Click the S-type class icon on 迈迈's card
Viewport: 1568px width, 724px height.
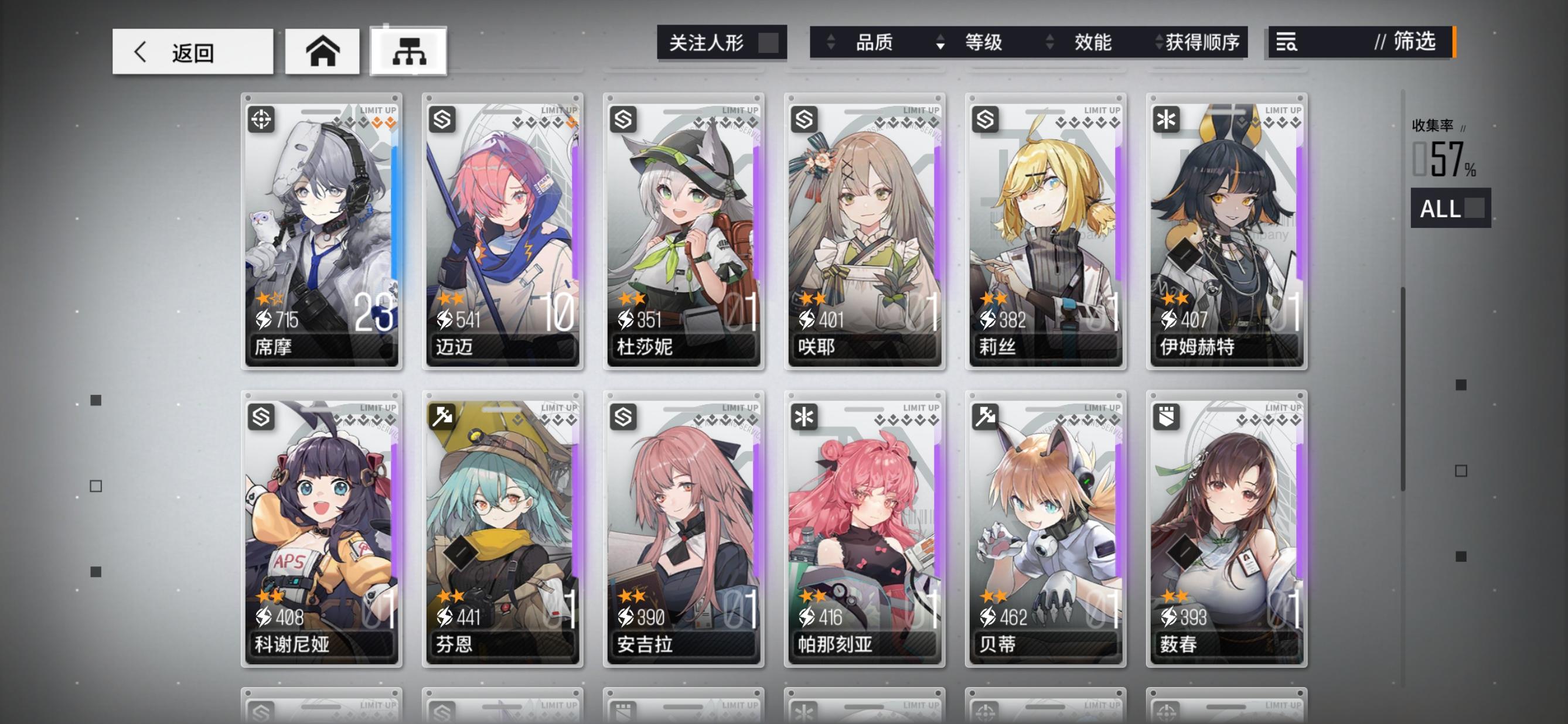[x=441, y=119]
